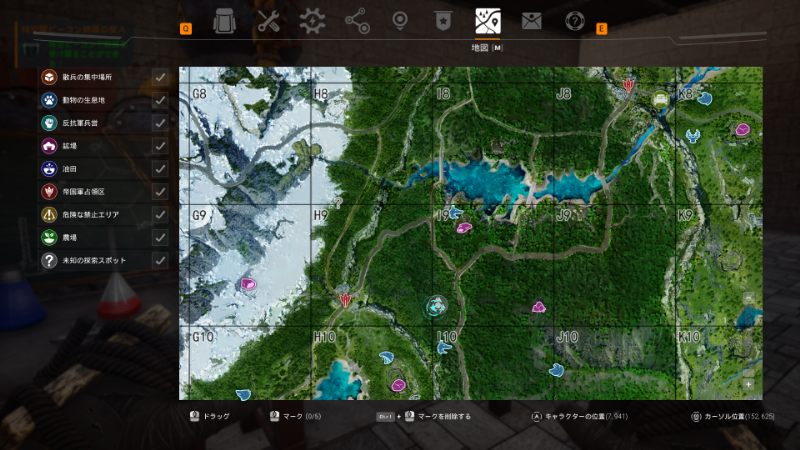Viewport: 800px width, 450px height.
Task: Click the map's zoom-in plus button
Action: pyautogui.click(x=749, y=384)
